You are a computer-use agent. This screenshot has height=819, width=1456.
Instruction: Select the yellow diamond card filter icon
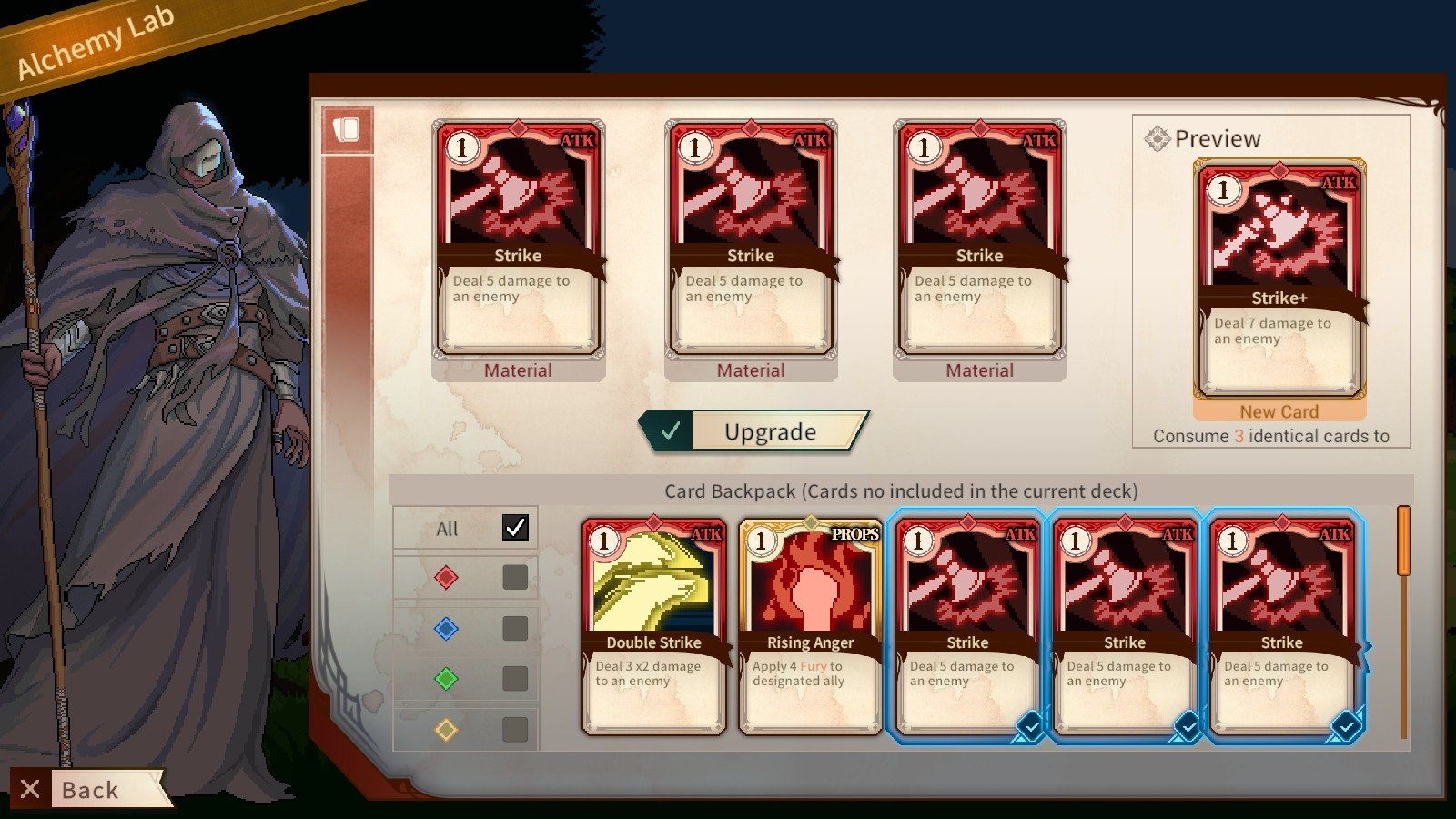[x=445, y=727]
